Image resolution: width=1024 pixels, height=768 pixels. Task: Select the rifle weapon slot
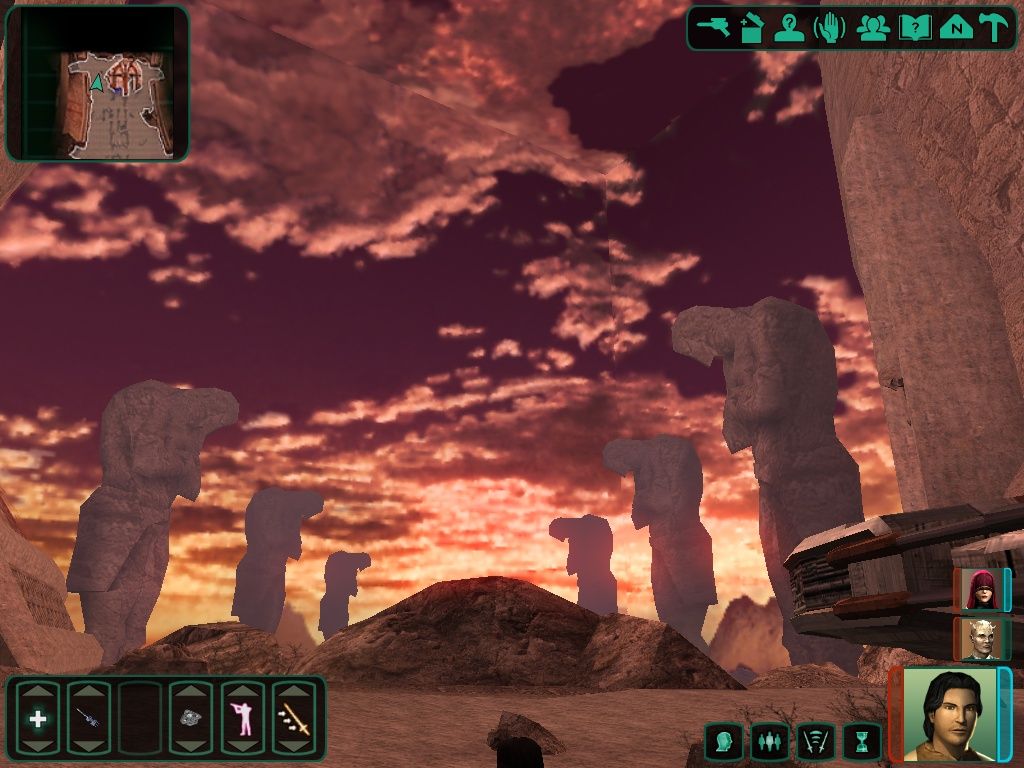tap(88, 718)
